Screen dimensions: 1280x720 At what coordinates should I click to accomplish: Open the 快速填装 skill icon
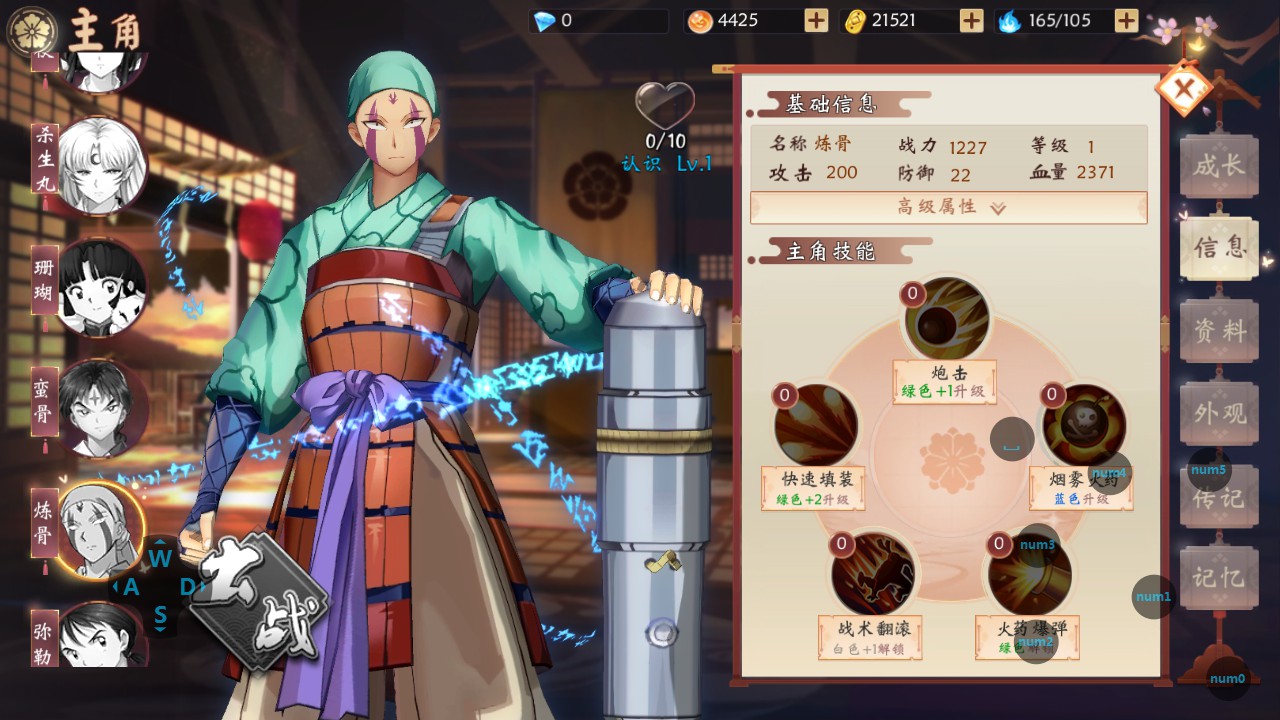coord(815,423)
